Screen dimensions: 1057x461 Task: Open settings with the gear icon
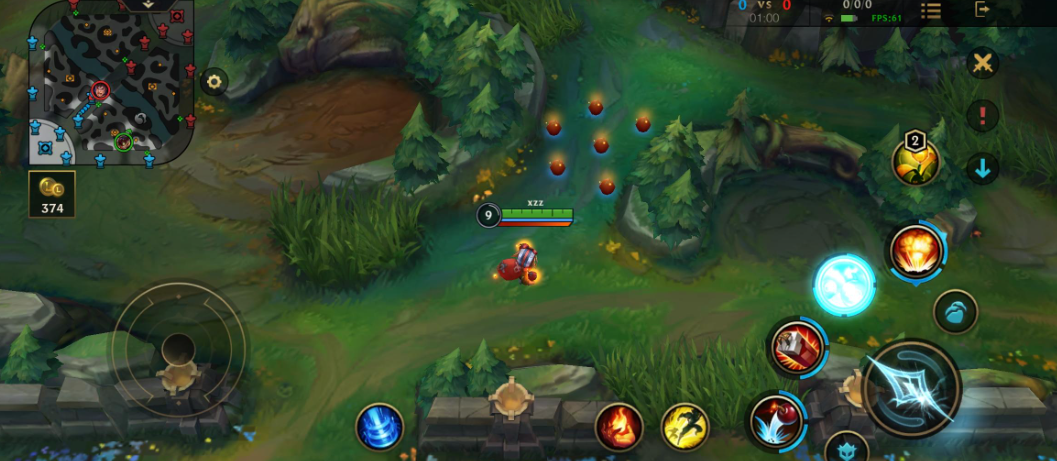point(214,82)
